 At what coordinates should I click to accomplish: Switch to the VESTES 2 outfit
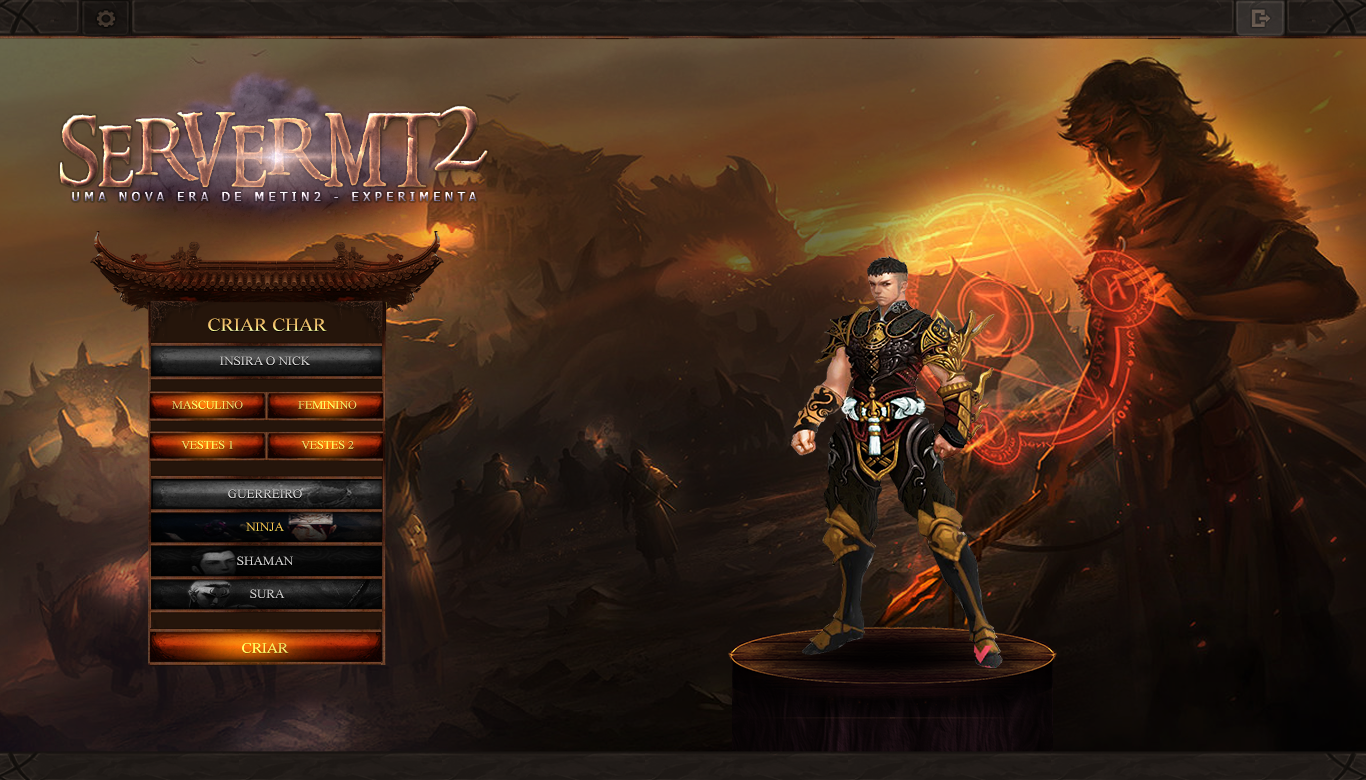click(326, 445)
